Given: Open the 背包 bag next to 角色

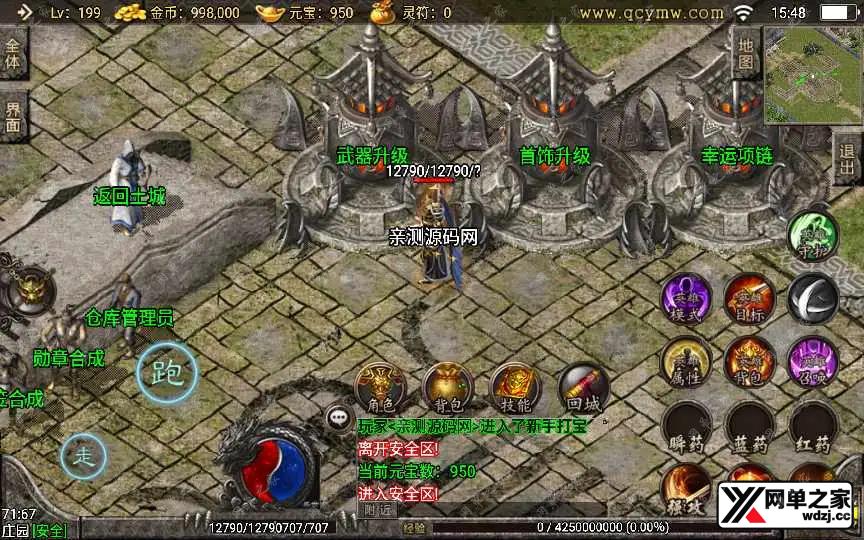Looking at the screenshot, I should (447, 387).
